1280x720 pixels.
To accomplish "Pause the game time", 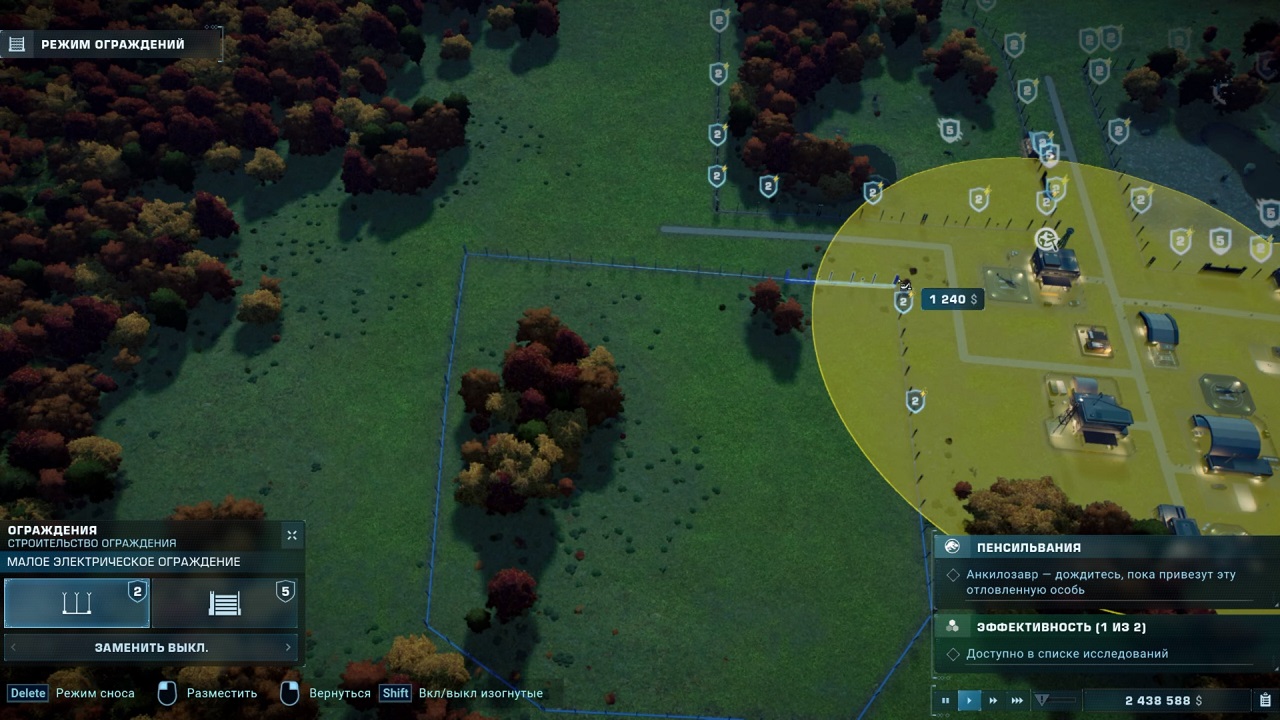I will coord(945,701).
